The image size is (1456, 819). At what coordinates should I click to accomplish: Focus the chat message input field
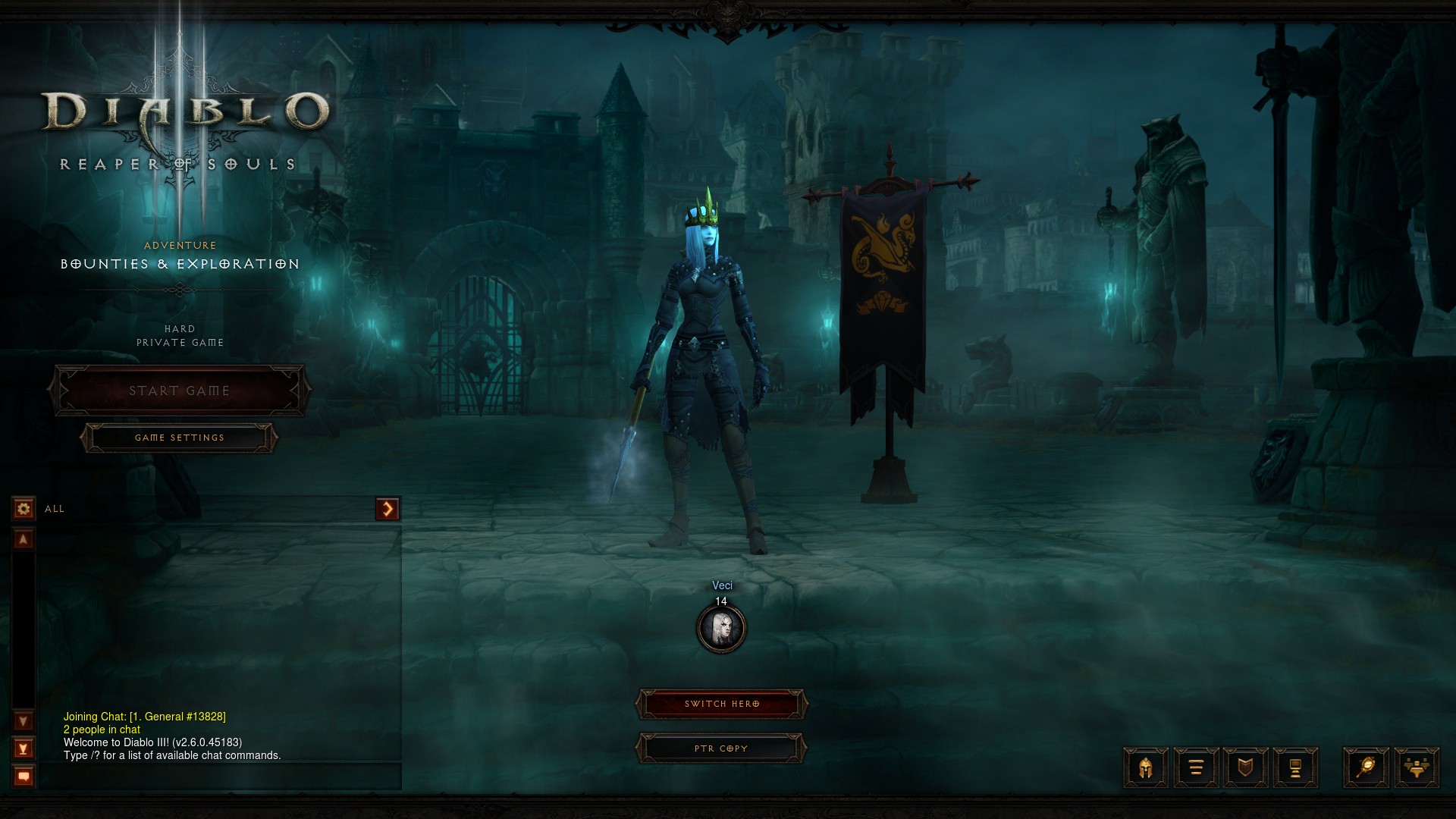tap(220, 777)
